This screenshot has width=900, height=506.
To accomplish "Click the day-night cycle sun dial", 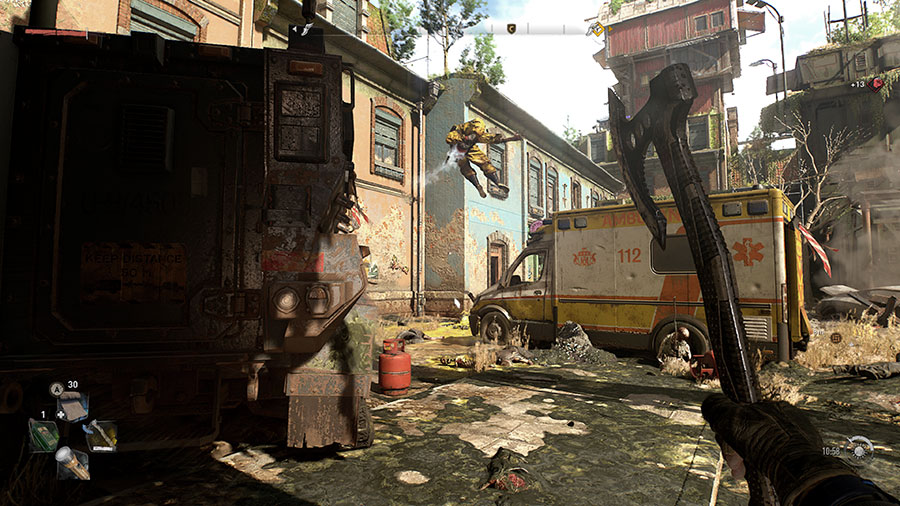I will tap(859, 450).
